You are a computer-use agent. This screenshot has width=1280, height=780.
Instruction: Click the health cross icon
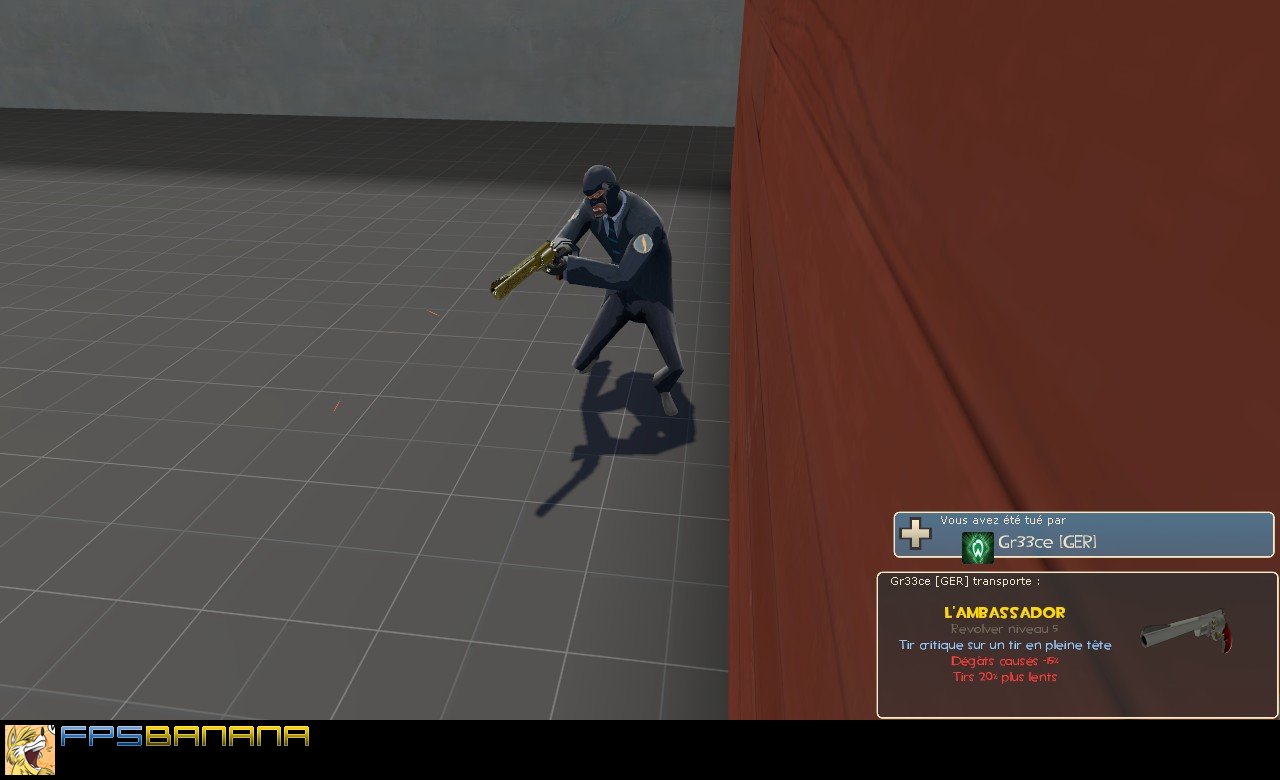click(x=916, y=535)
